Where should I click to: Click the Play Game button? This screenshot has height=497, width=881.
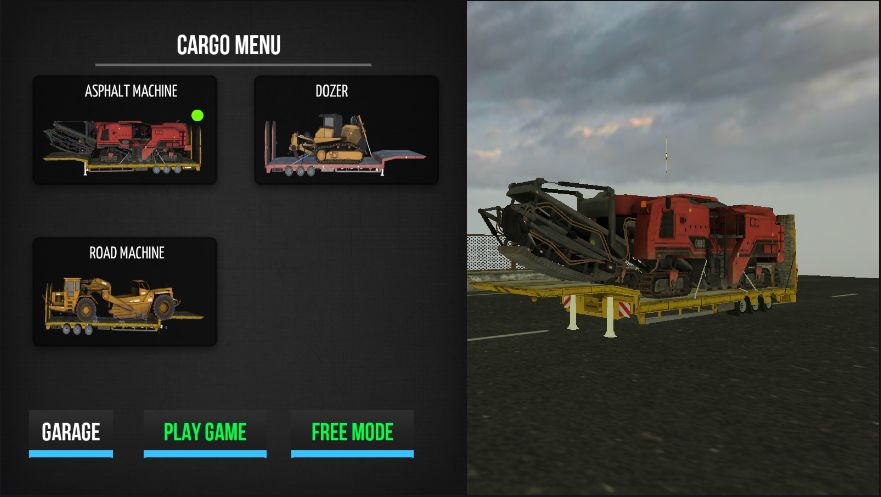[205, 432]
